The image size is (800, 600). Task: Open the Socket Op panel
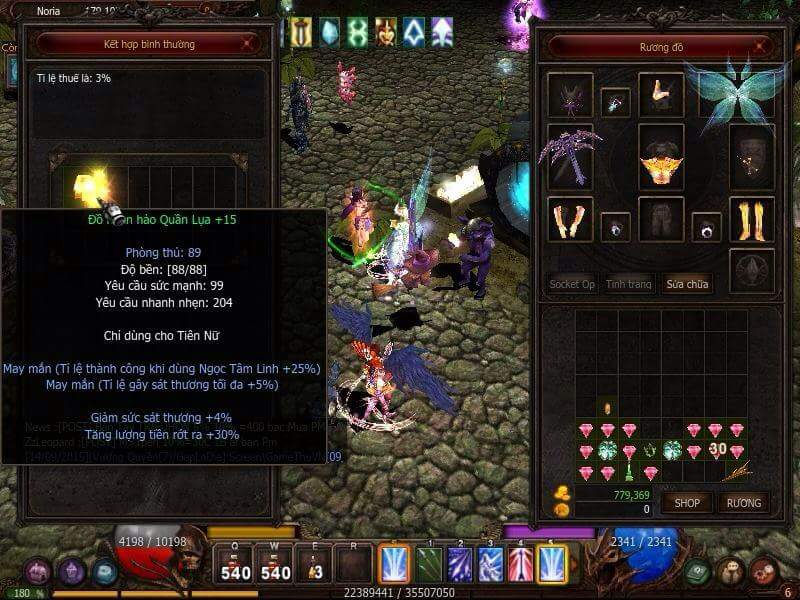tap(572, 284)
